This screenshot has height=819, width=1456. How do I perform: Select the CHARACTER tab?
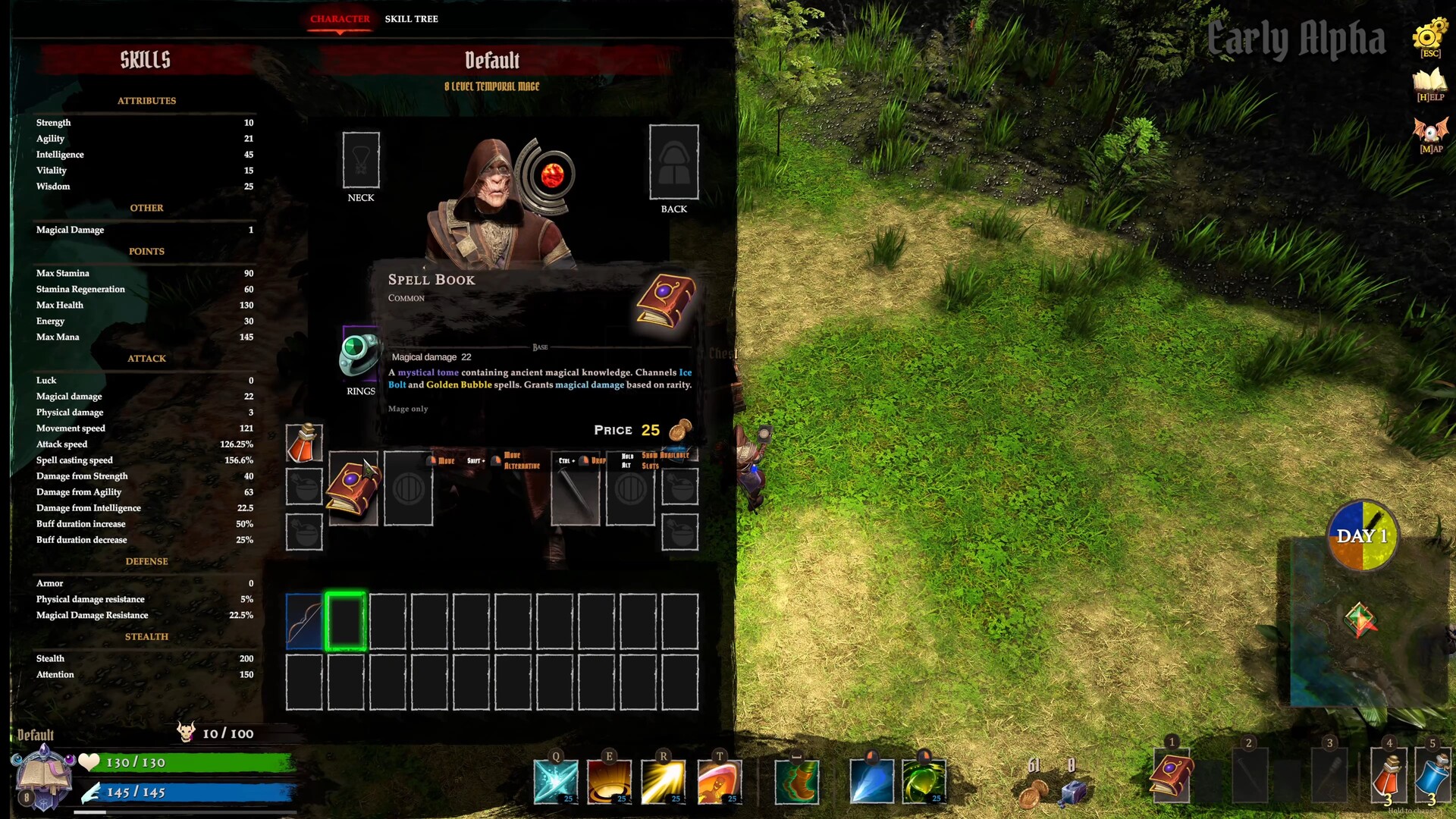tap(339, 19)
